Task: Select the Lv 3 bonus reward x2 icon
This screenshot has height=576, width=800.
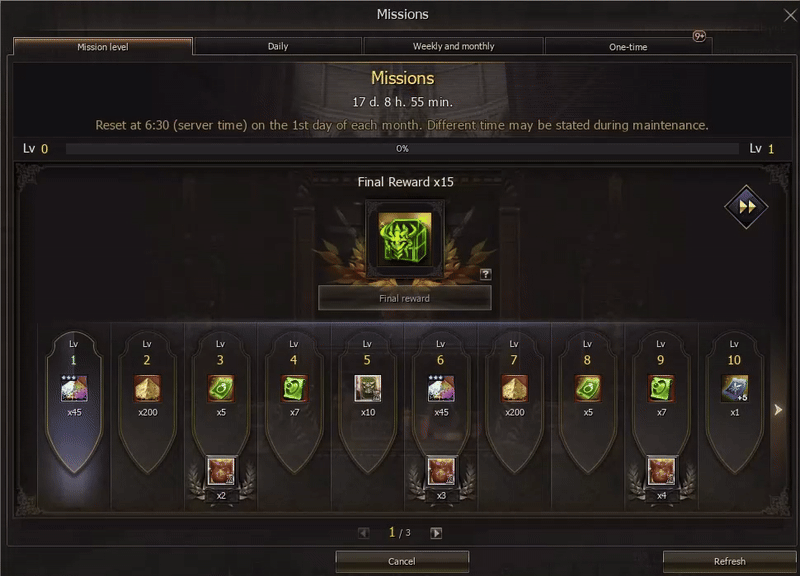Action: pos(221,470)
